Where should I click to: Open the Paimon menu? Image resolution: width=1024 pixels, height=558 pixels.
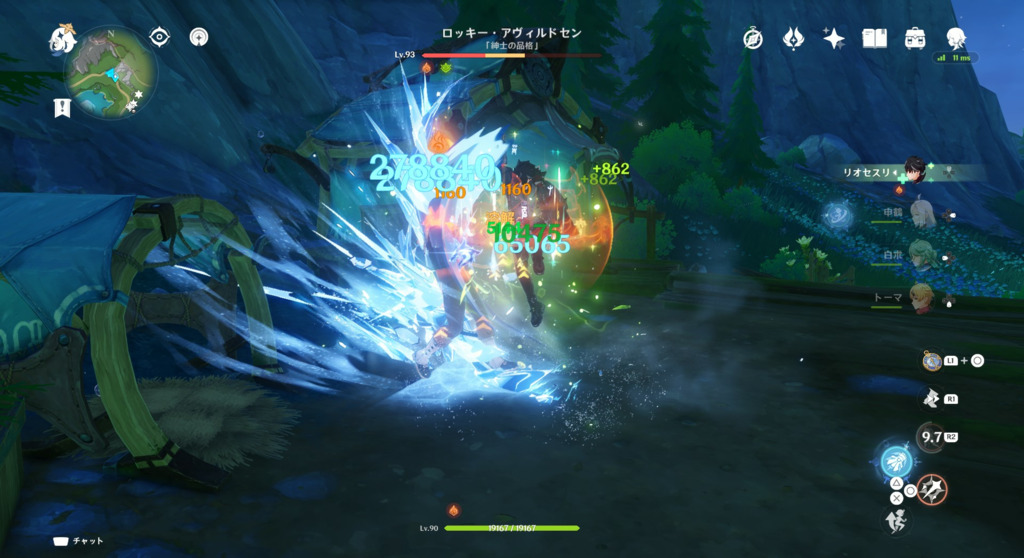(64, 40)
